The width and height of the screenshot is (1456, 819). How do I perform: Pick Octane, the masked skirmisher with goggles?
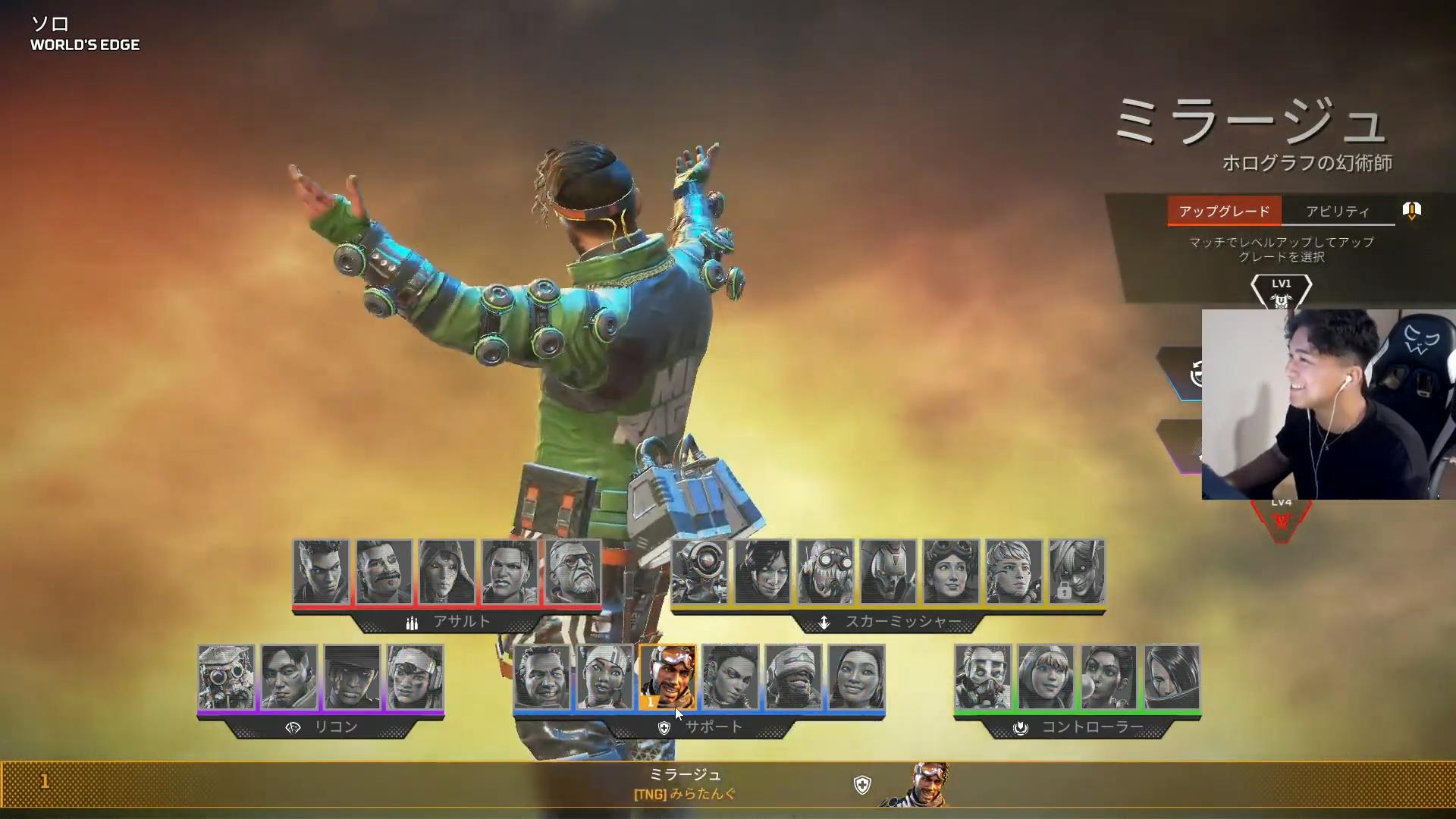pyautogui.click(x=825, y=572)
